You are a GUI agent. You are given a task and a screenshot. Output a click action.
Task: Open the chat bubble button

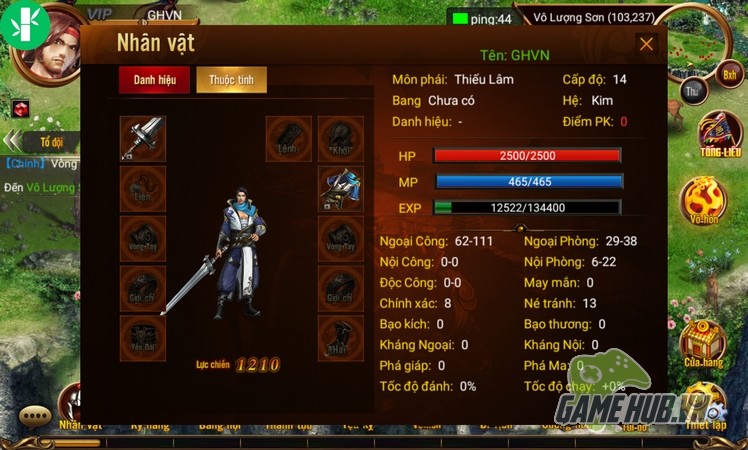point(35,416)
